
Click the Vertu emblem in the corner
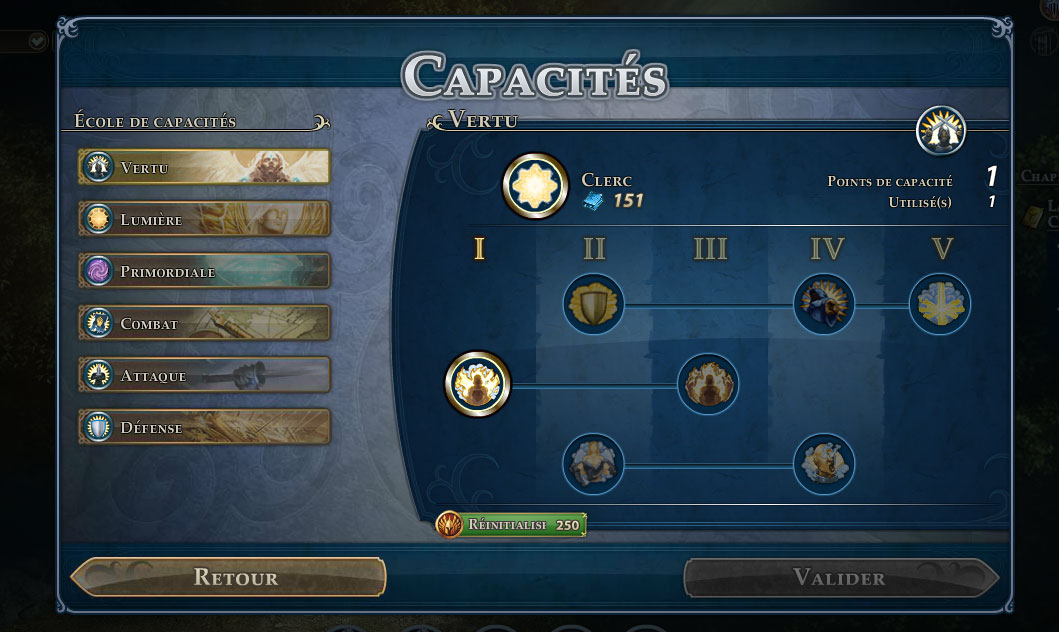941,131
